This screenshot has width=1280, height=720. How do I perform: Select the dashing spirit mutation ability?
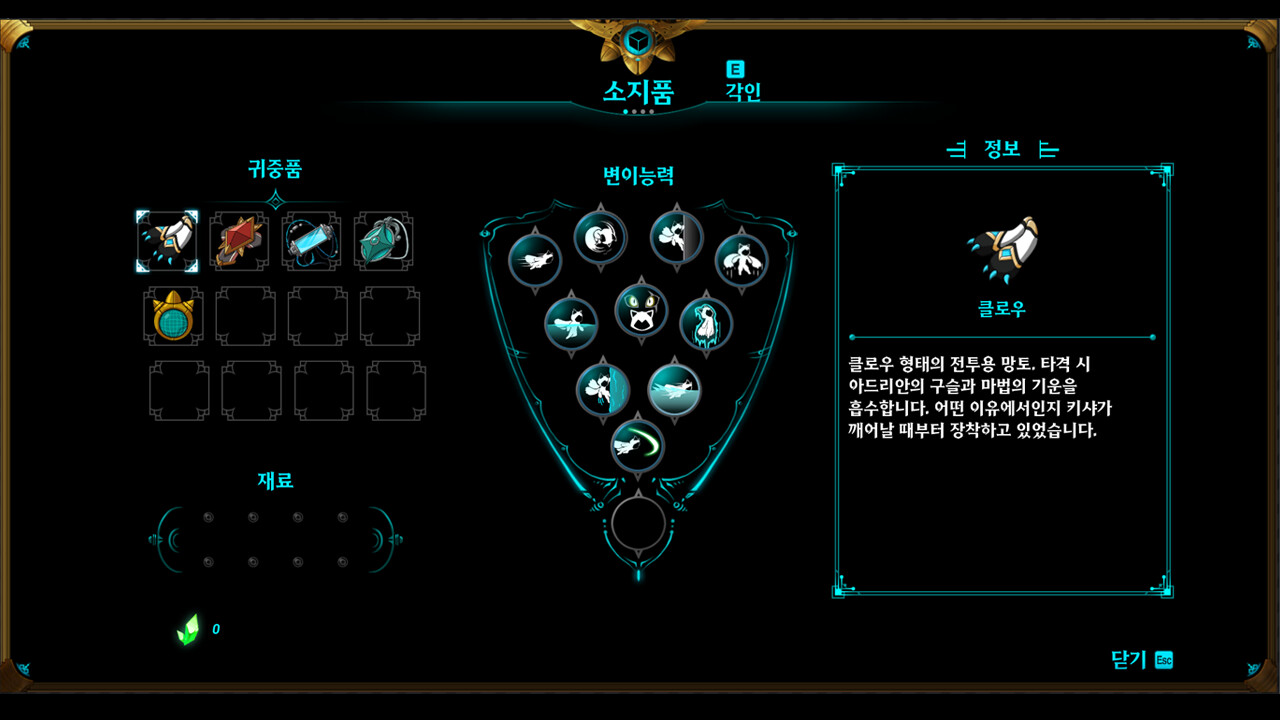point(534,259)
